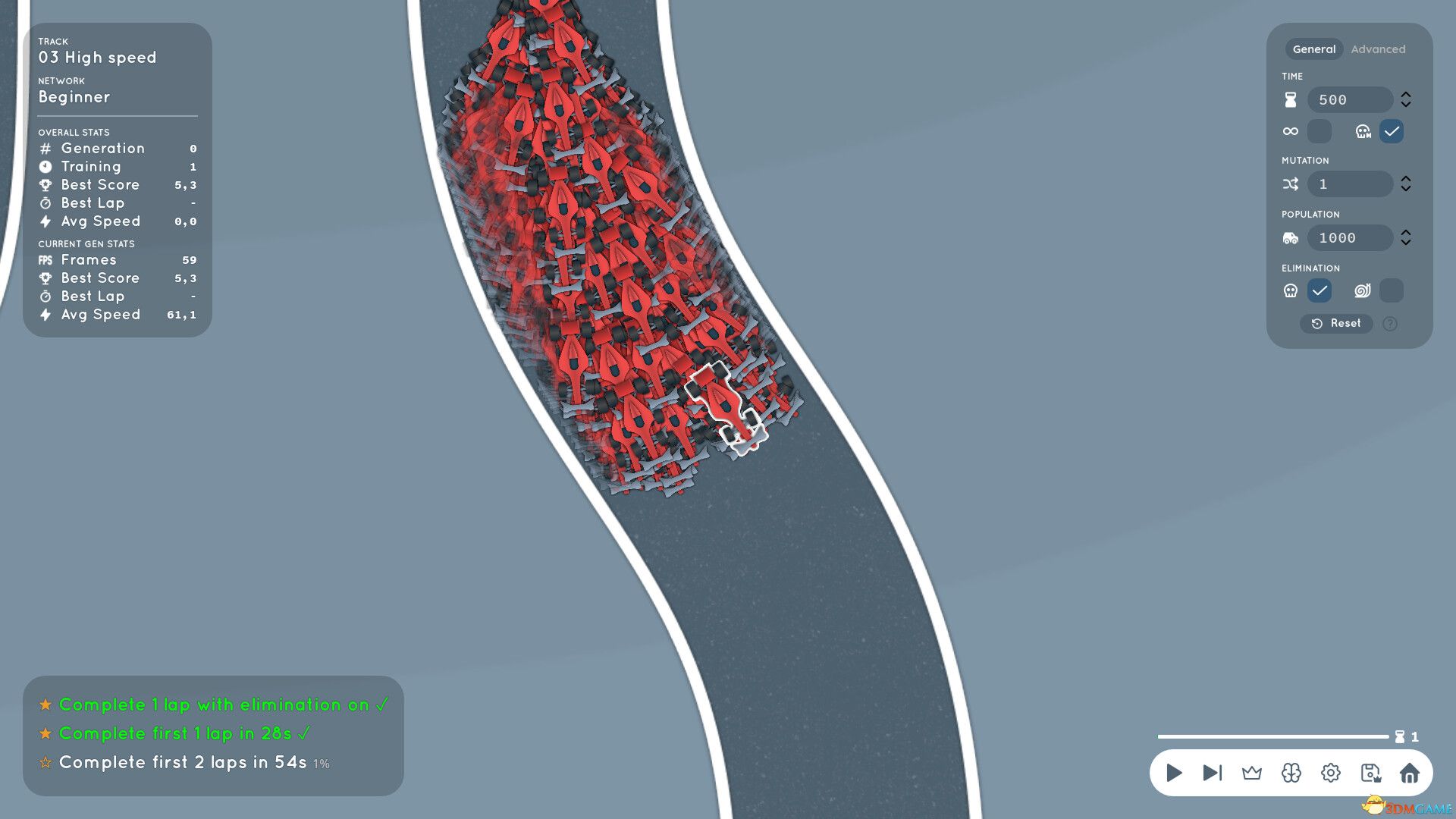The image size is (1456, 819).
Task: Return home via the house icon
Action: pos(1410,773)
